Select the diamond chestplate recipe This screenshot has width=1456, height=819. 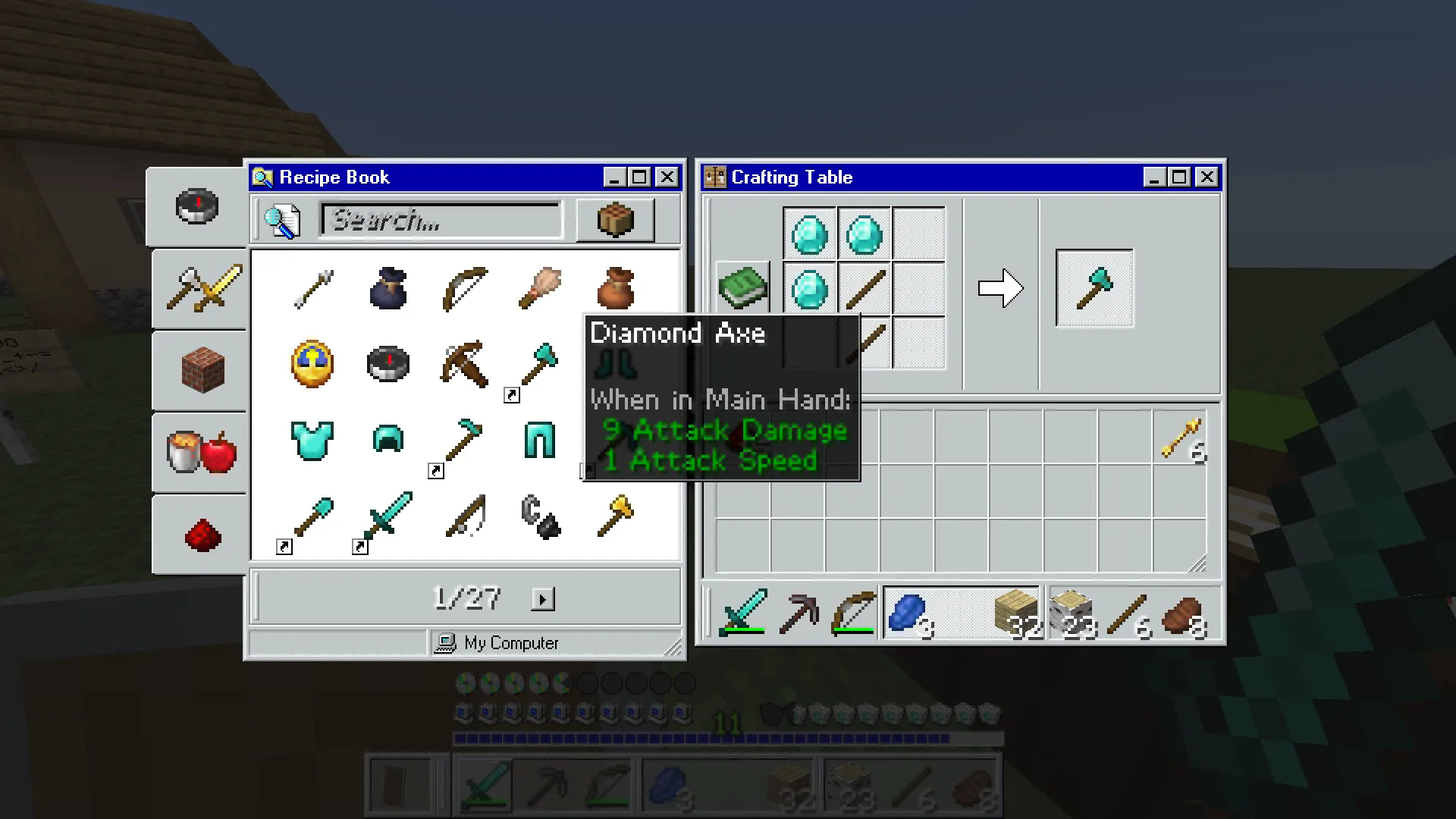point(312,441)
